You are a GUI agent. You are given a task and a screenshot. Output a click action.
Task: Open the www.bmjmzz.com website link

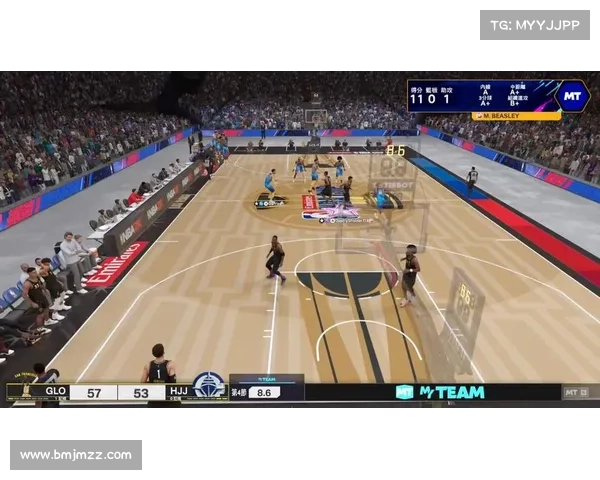76,455
